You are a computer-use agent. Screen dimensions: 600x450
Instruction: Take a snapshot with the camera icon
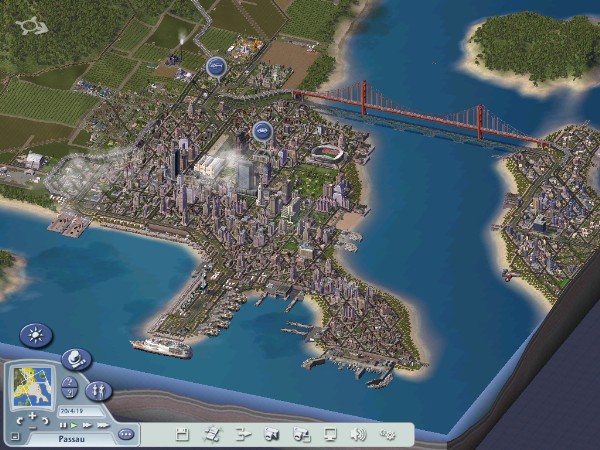[271, 434]
